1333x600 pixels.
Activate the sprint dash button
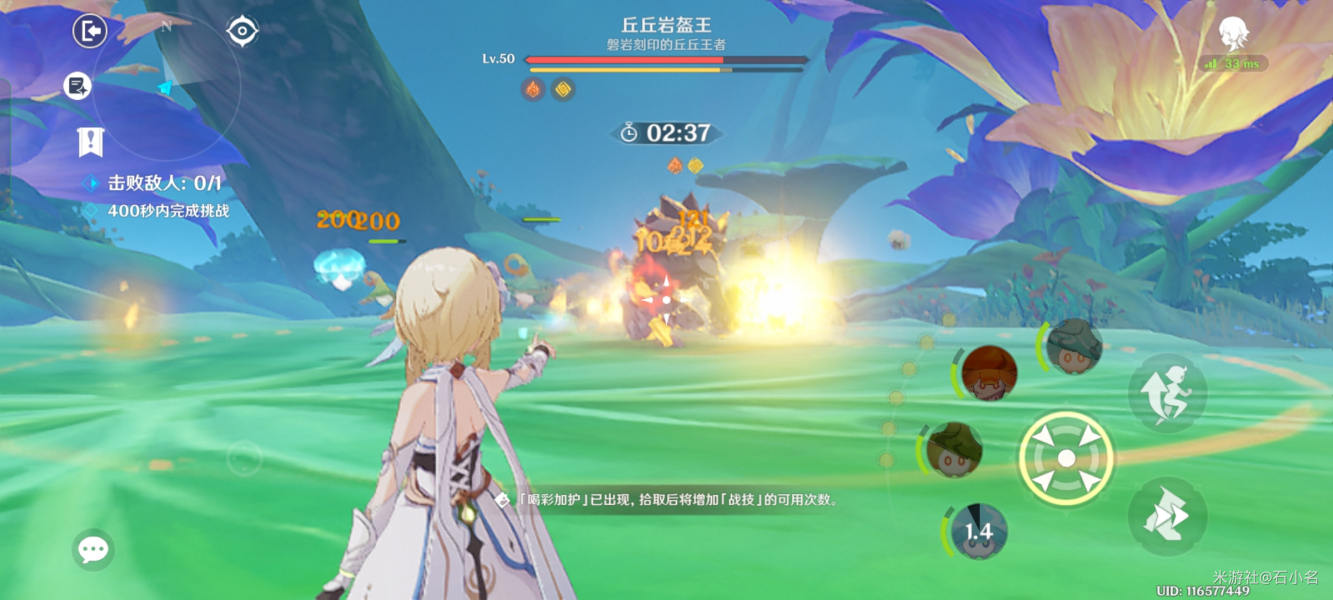tap(1166, 516)
